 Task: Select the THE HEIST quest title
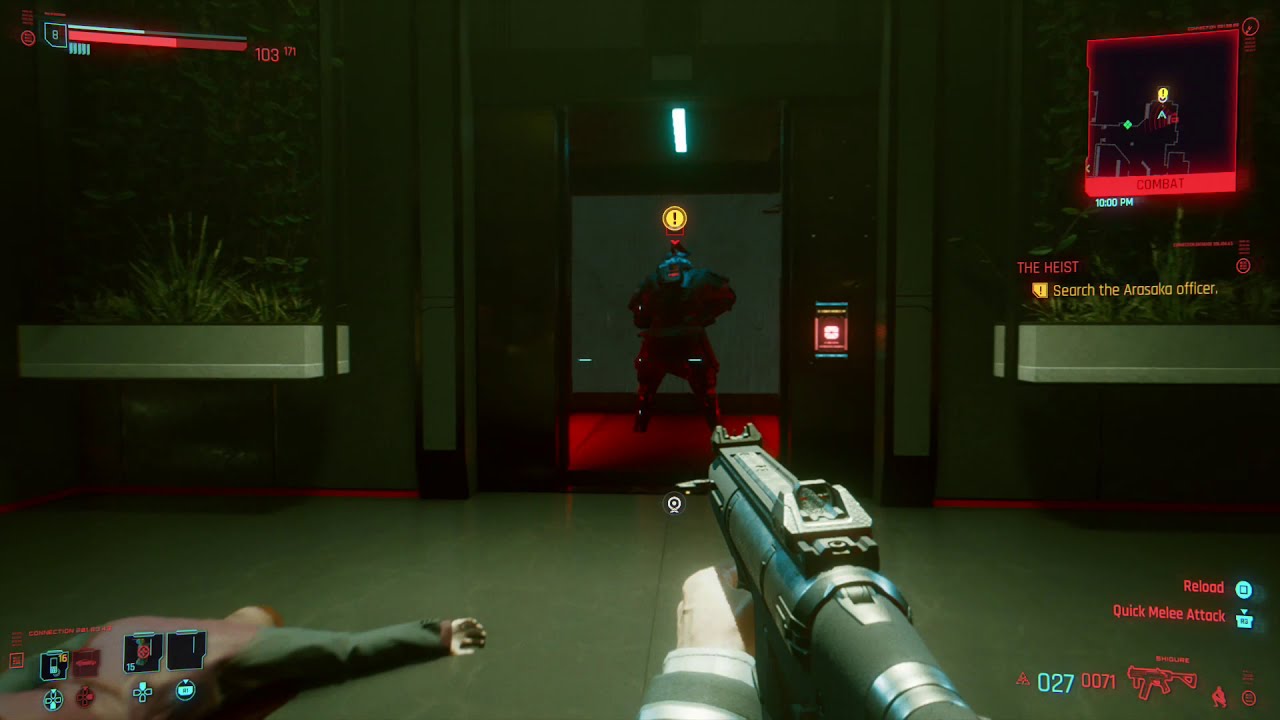pos(1047,266)
